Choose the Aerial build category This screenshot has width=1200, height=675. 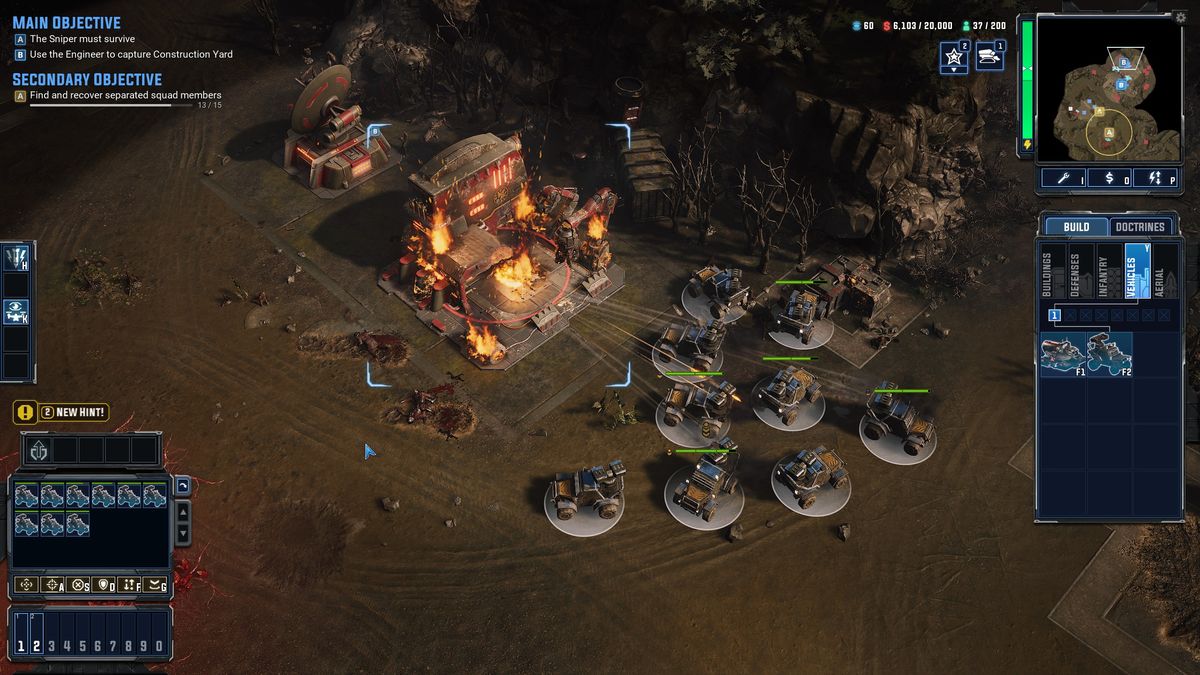click(1160, 271)
